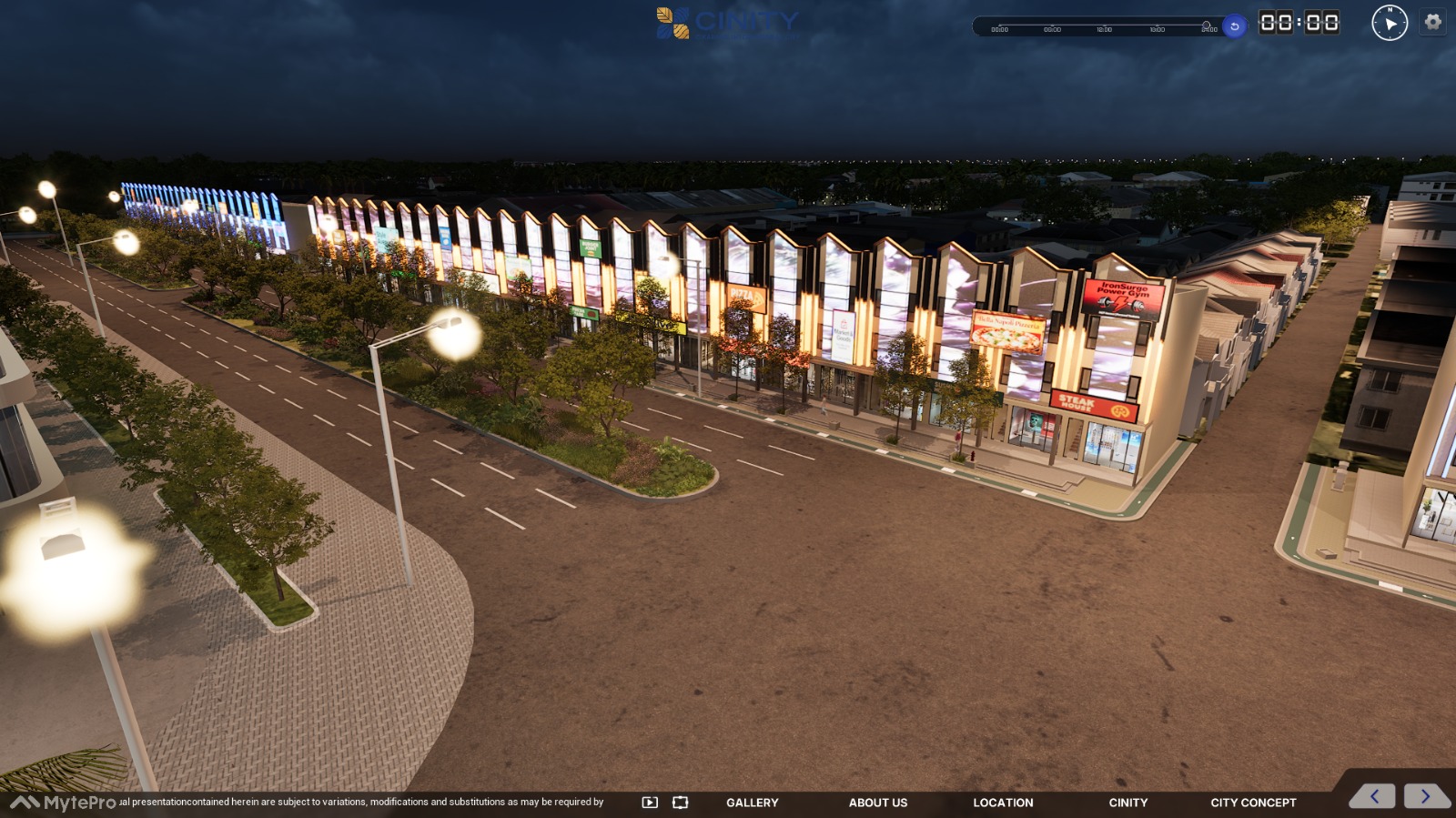Toggle fullscreen via the frame icon

click(680, 803)
